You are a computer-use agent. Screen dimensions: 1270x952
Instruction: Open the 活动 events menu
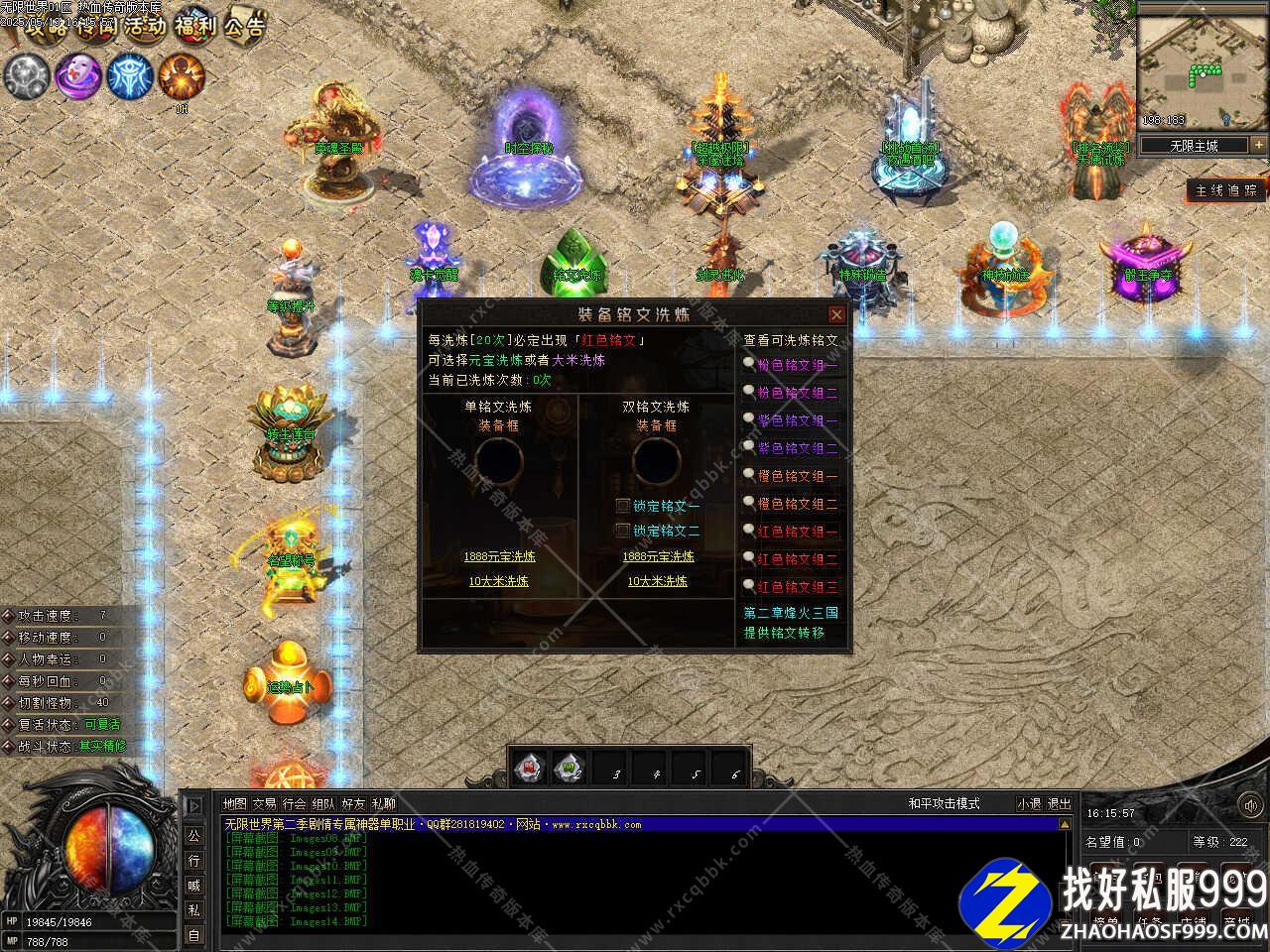click(144, 25)
